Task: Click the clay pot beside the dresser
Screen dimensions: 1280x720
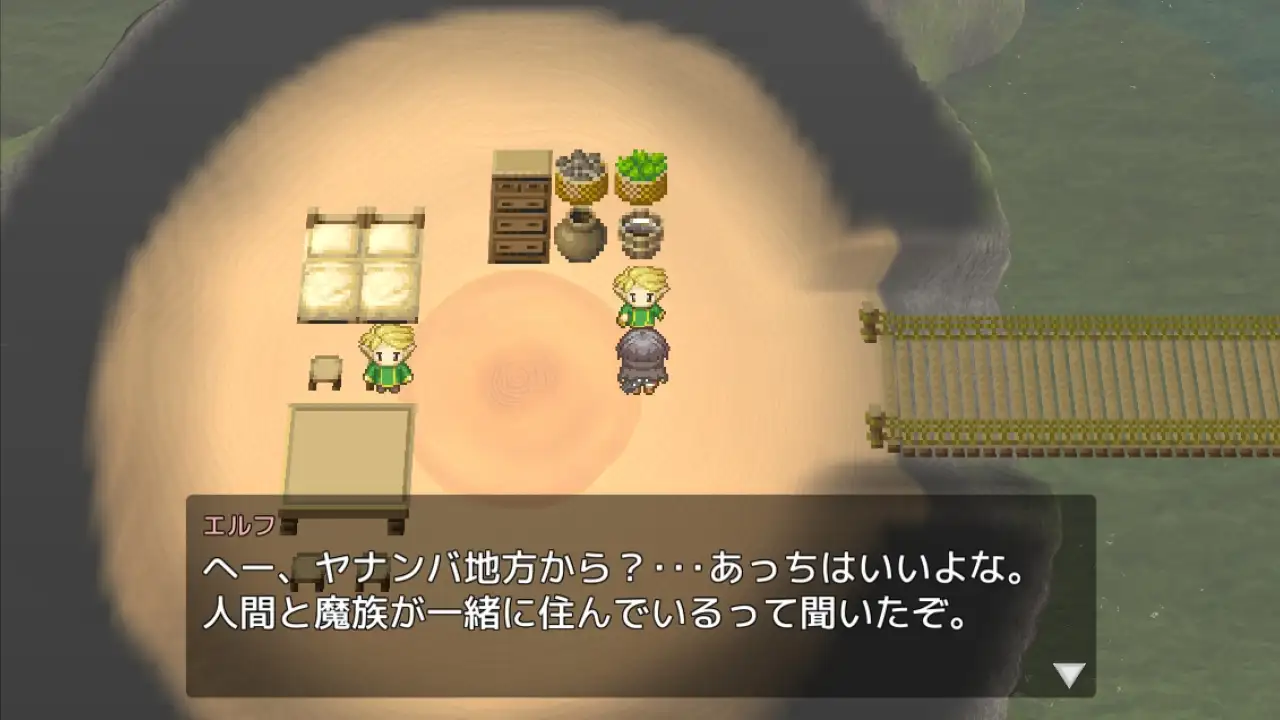Action: [x=580, y=237]
